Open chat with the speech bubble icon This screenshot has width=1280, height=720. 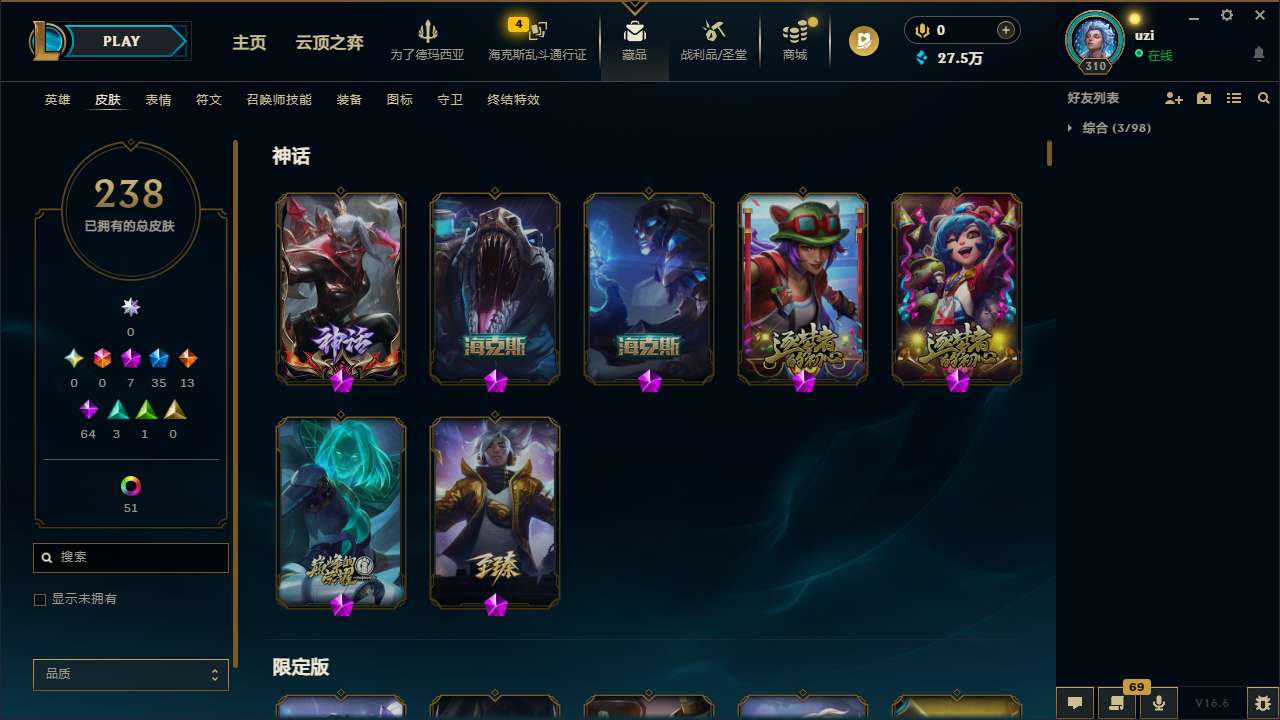(1075, 703)
